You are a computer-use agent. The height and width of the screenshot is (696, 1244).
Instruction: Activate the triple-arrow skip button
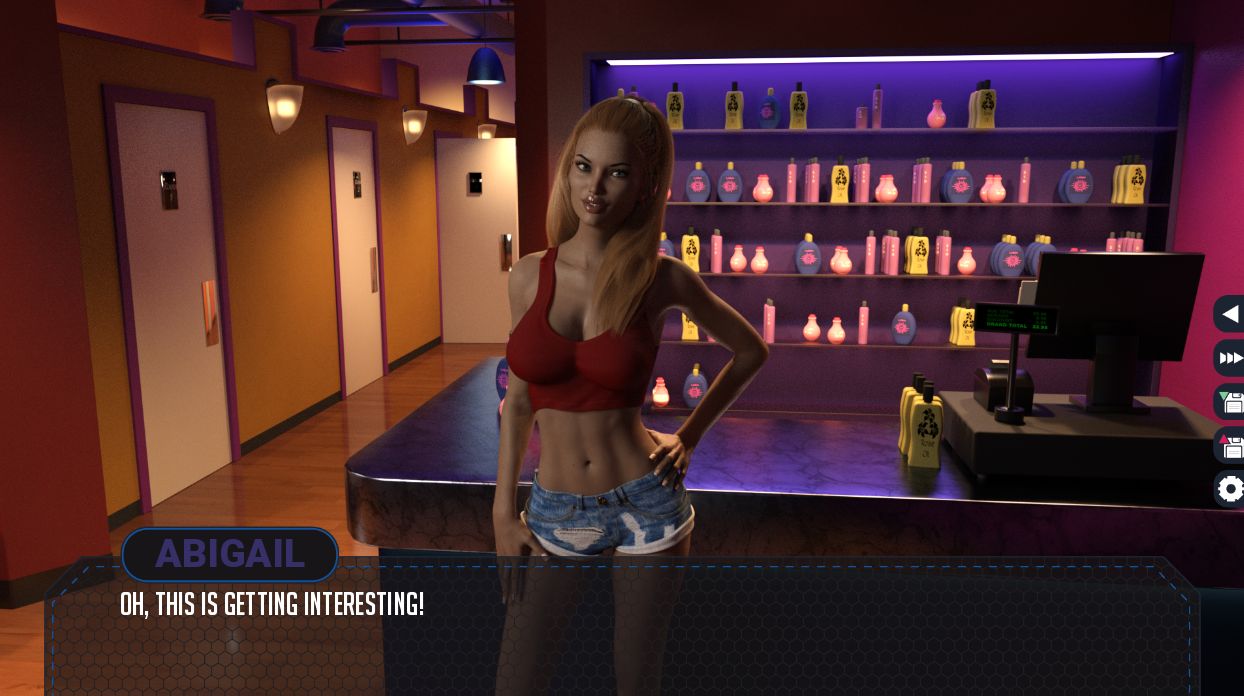1230,358
